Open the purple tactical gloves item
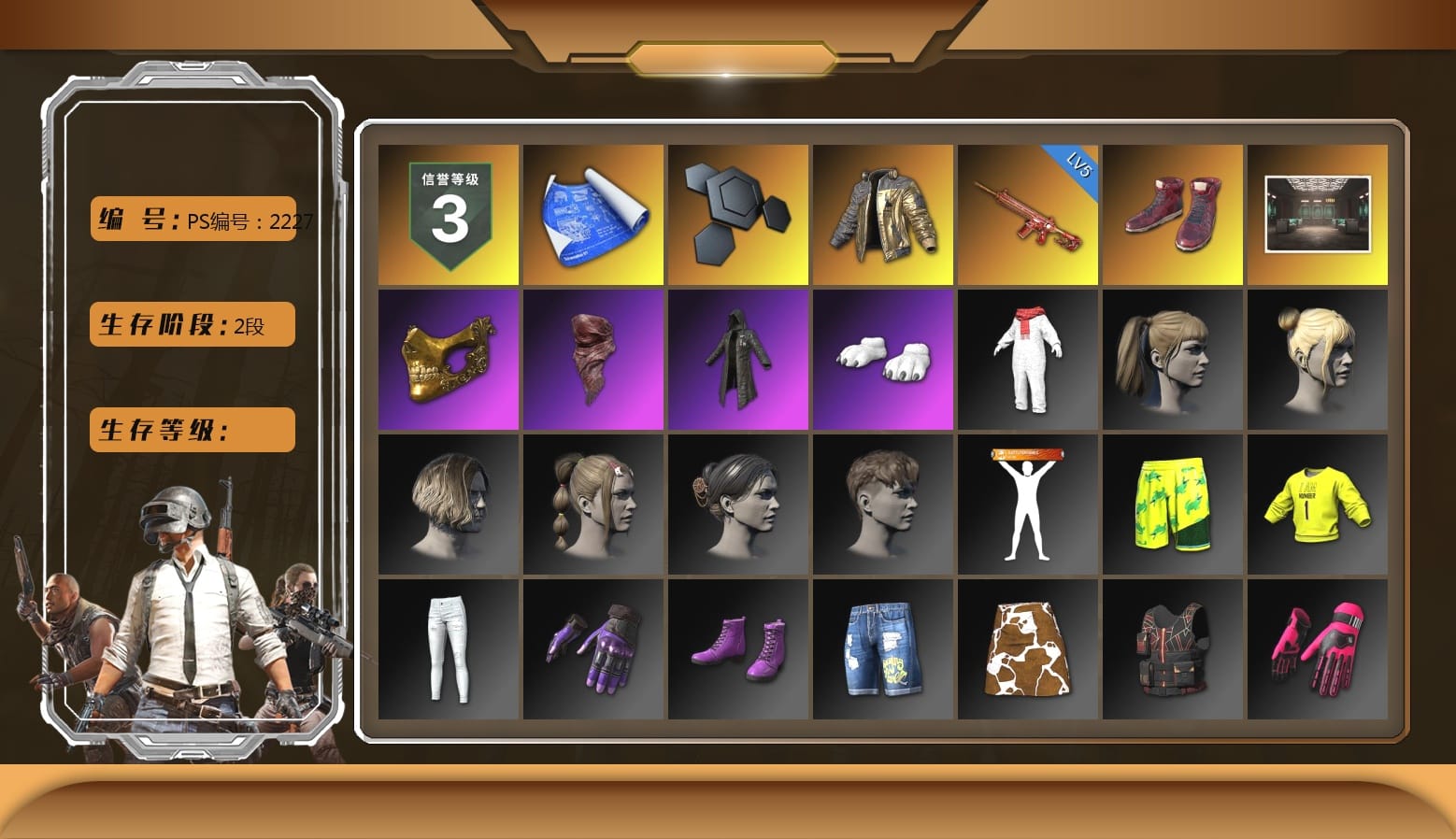This screenshot has height=839, width=1456. coord(592,648)
